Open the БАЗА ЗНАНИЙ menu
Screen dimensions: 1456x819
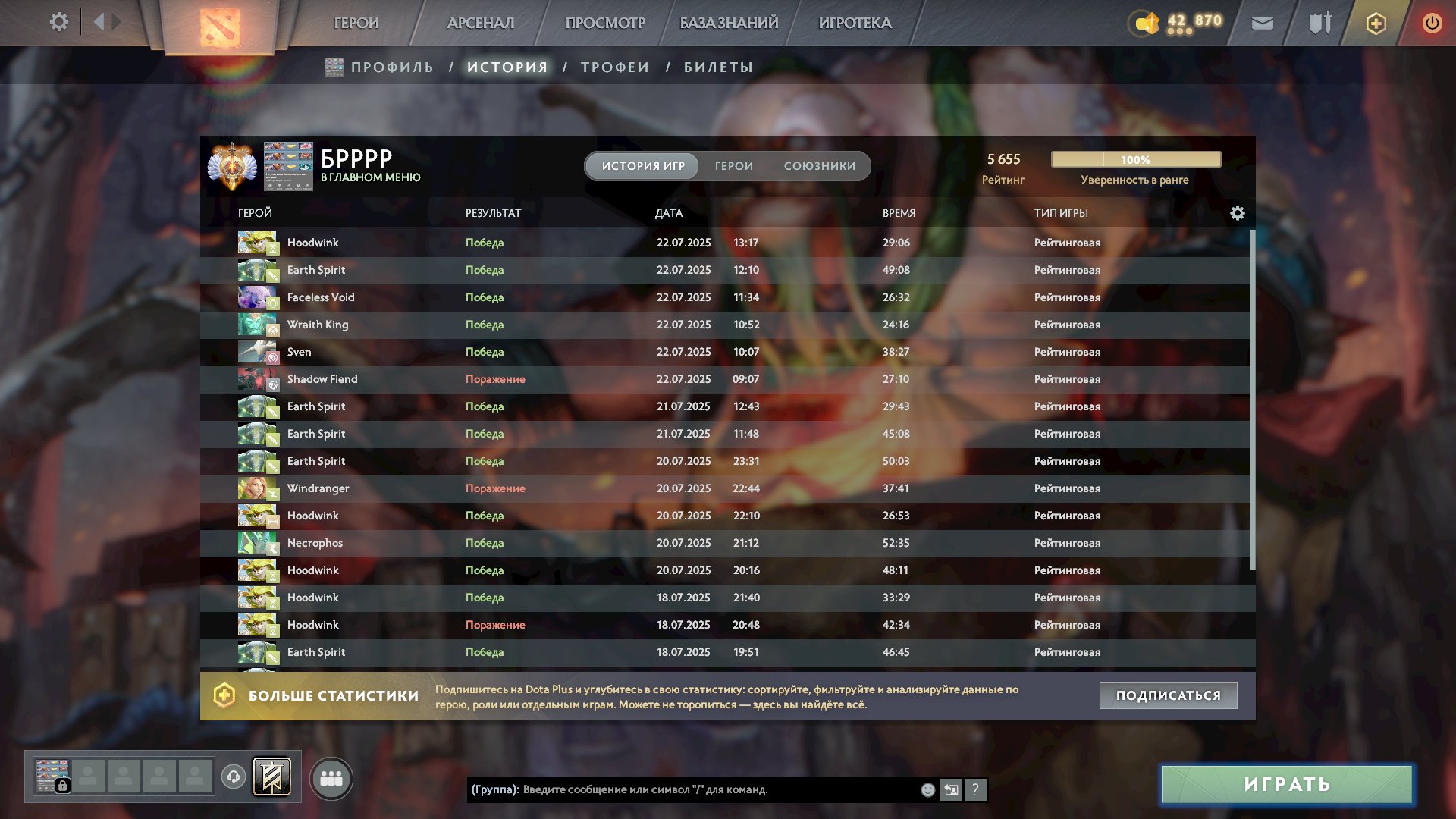(727, 23)
